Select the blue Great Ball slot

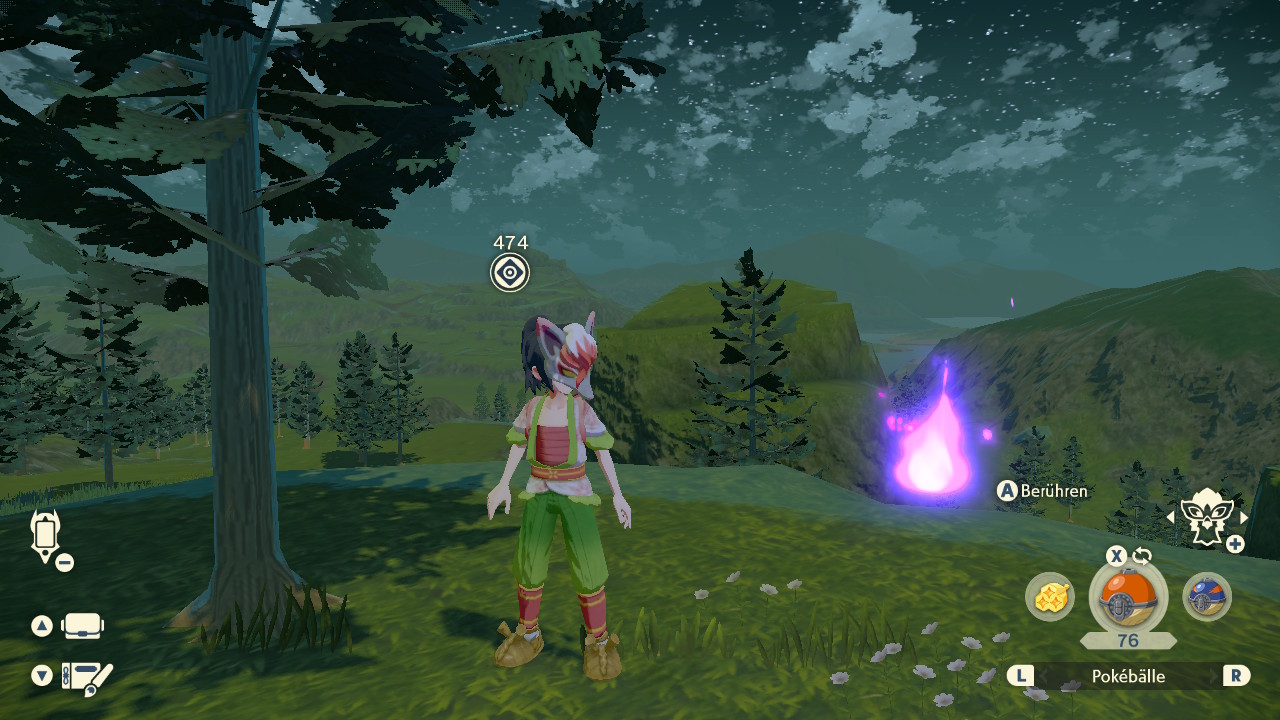click(1206, 597)
